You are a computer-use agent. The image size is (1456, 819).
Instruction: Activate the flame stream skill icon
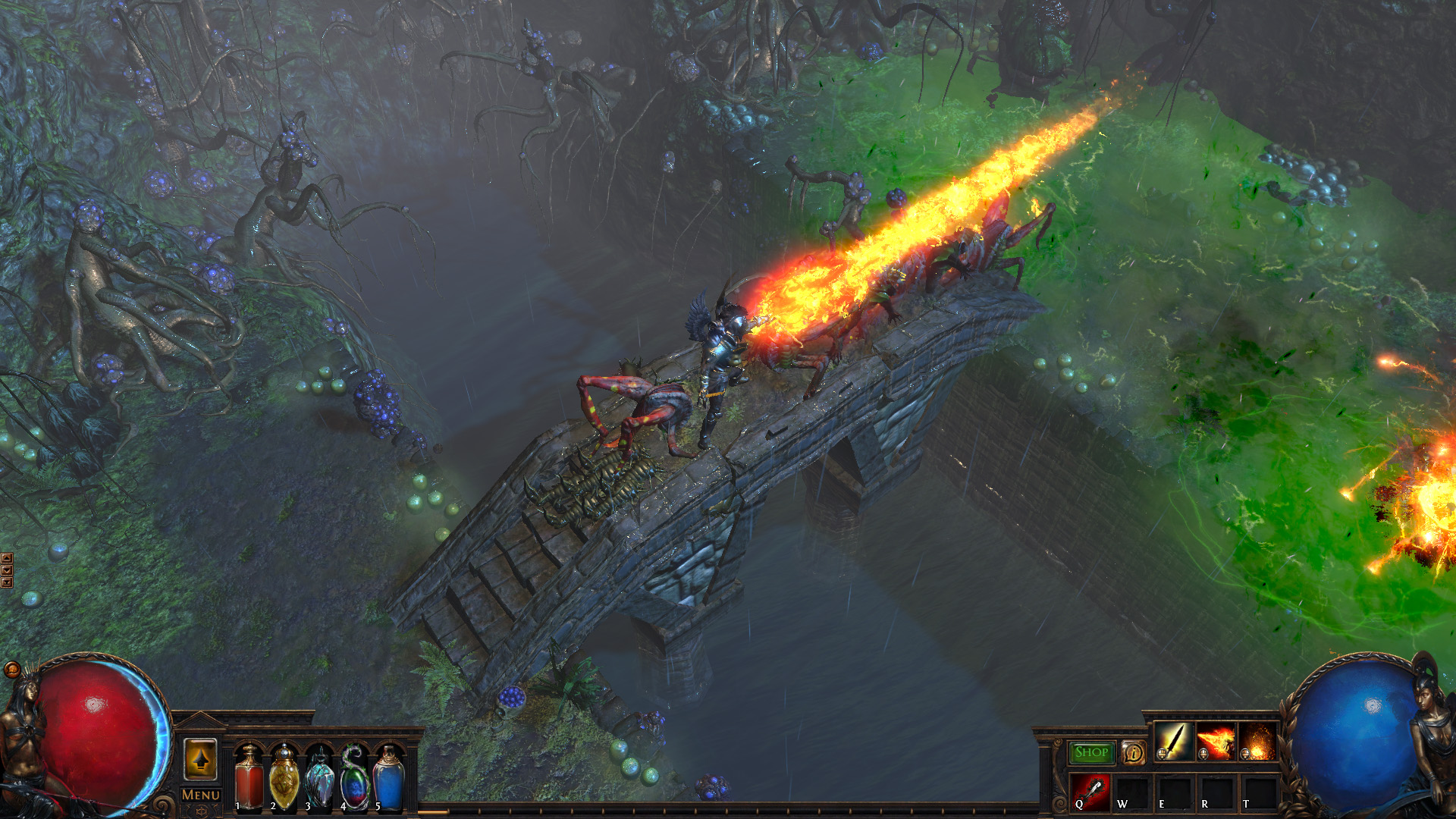[x=1215, y=742]
